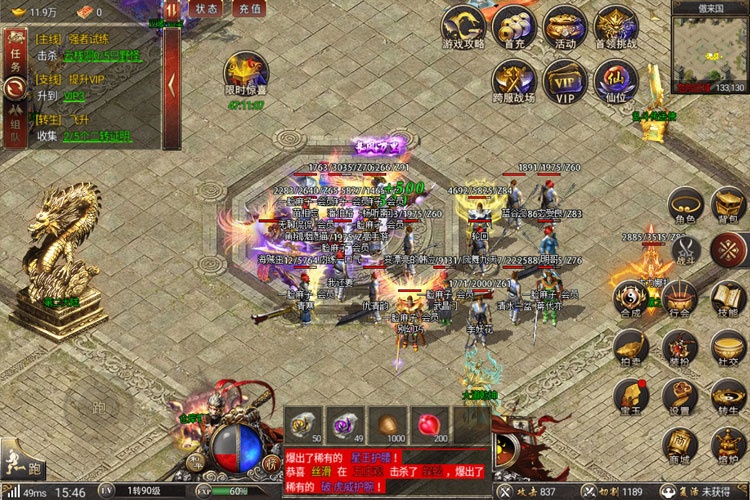The image size is (750, 500).
Task: Open the 背包 backpack
Action: click(729, 203)
